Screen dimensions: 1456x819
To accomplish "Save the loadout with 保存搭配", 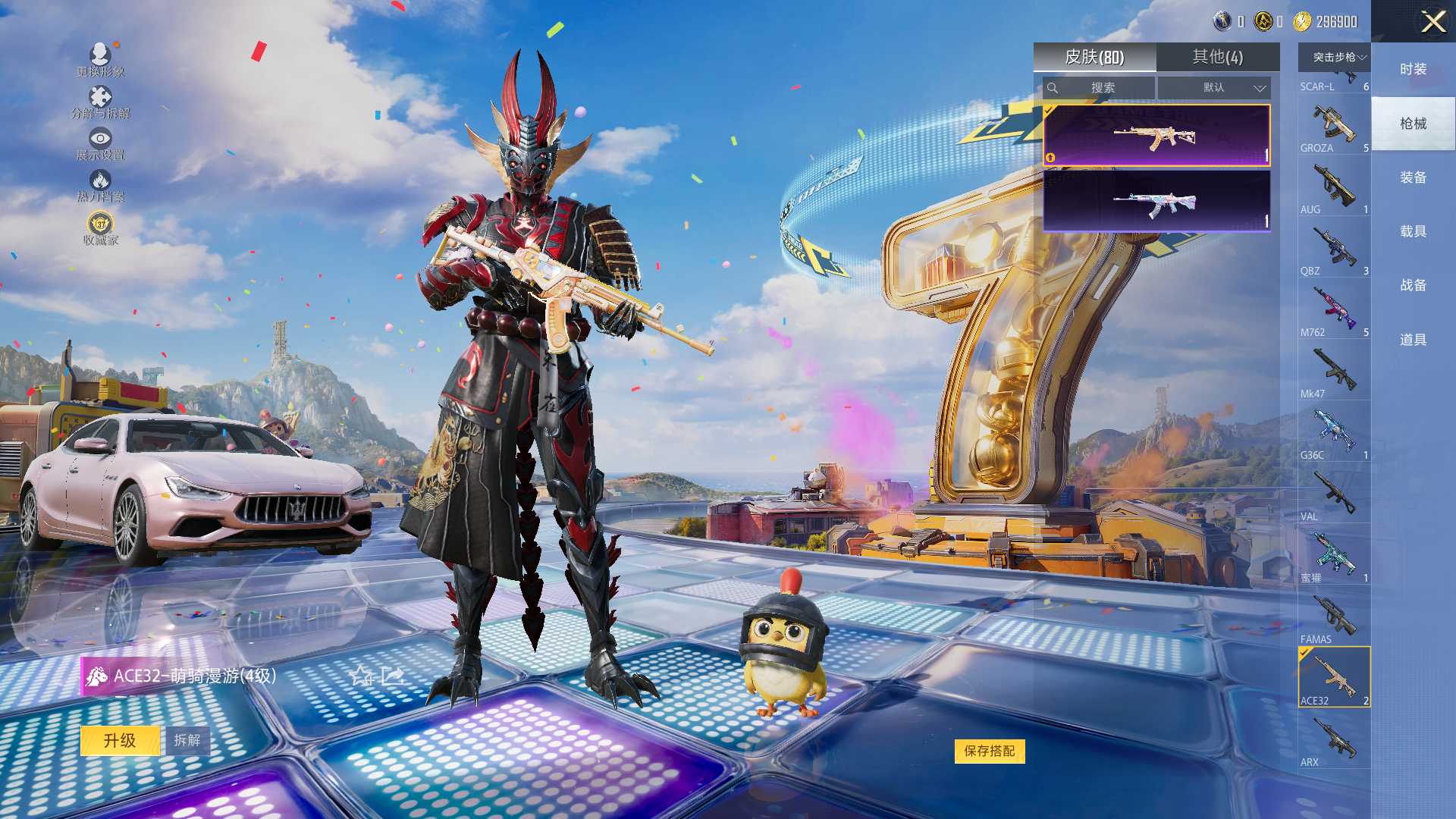I will pyautogui.click(x=989, y=751).
